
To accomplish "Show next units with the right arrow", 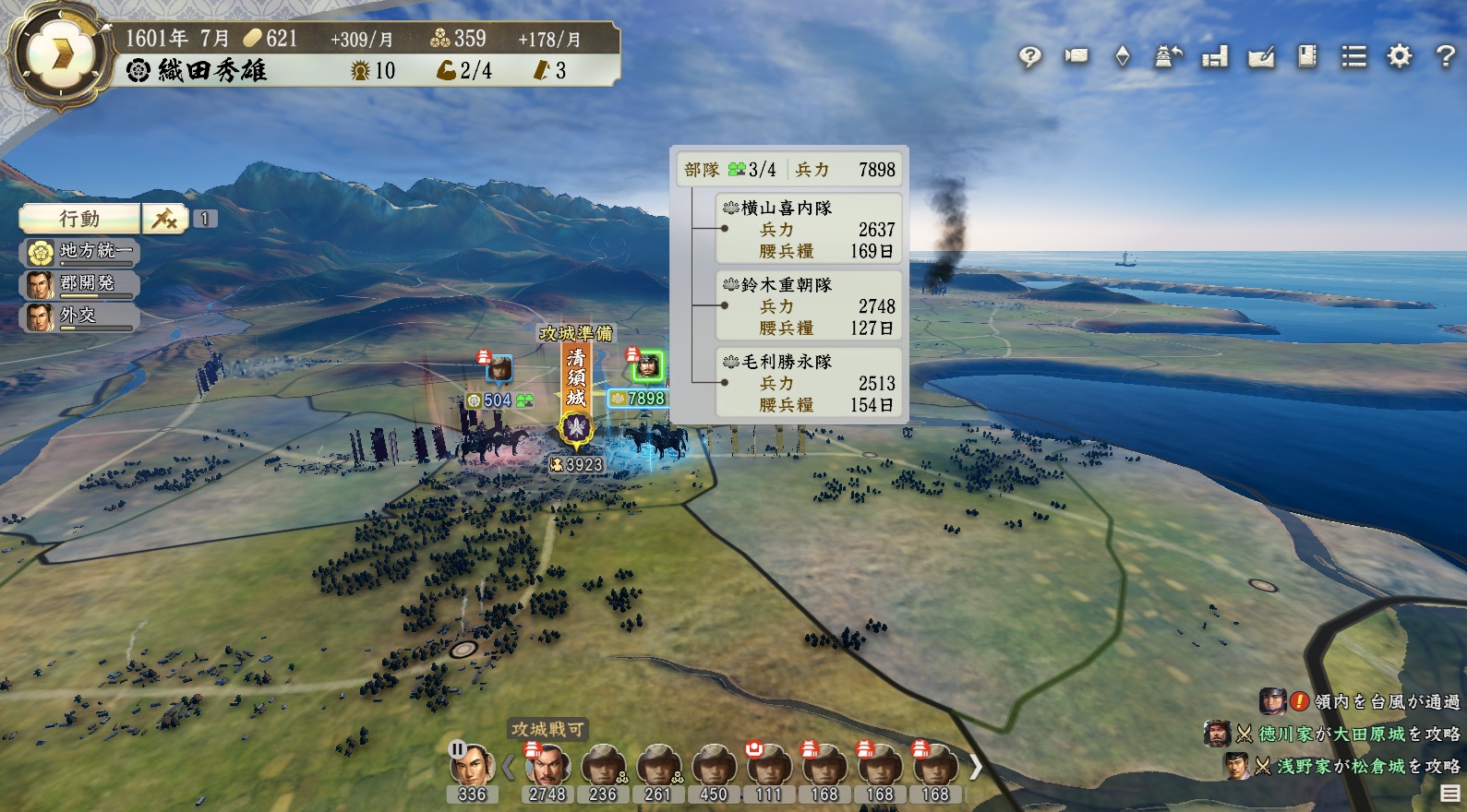I will 975,766.
